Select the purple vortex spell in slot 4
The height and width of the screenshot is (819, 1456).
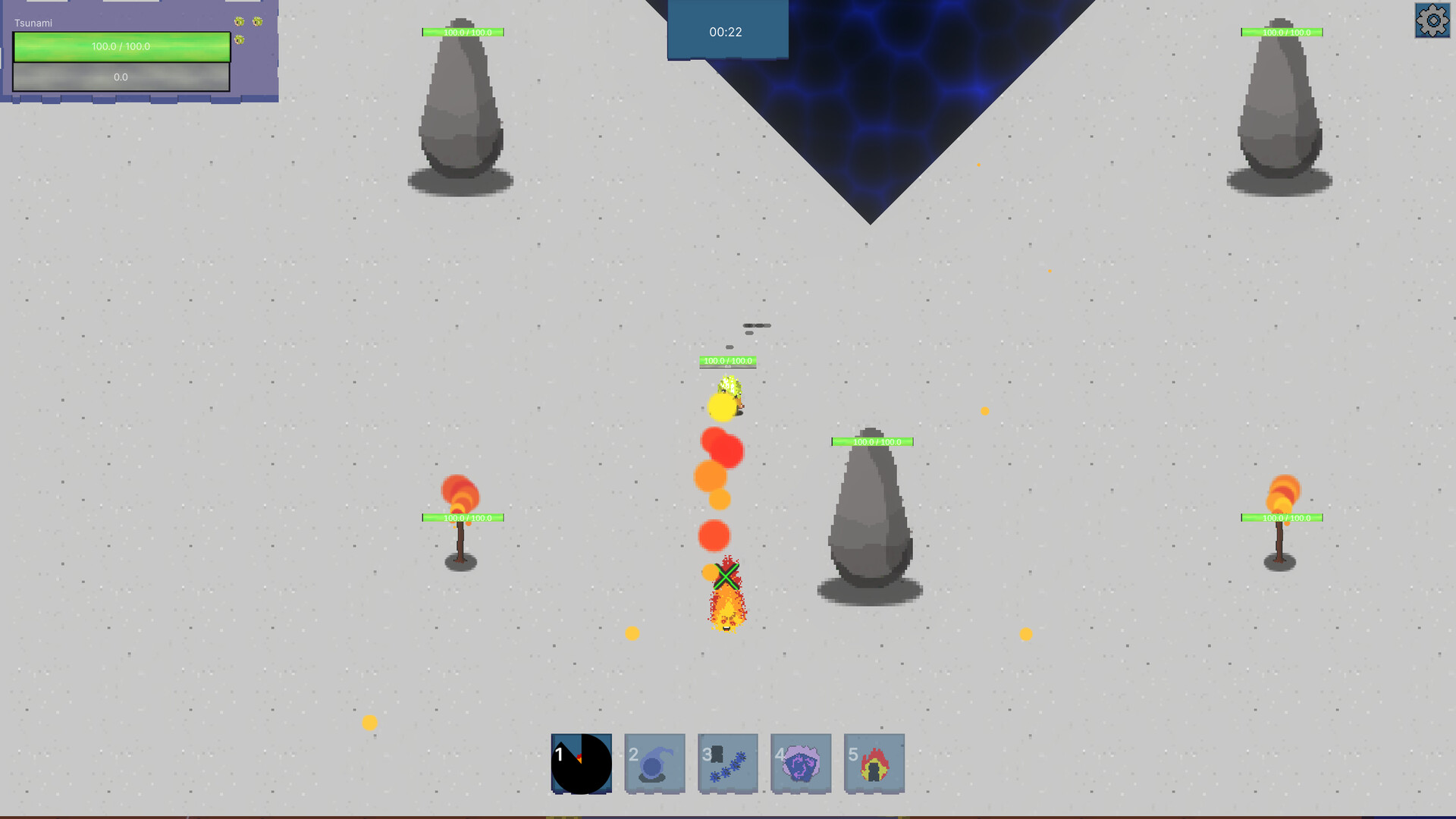tap(800, 763)
